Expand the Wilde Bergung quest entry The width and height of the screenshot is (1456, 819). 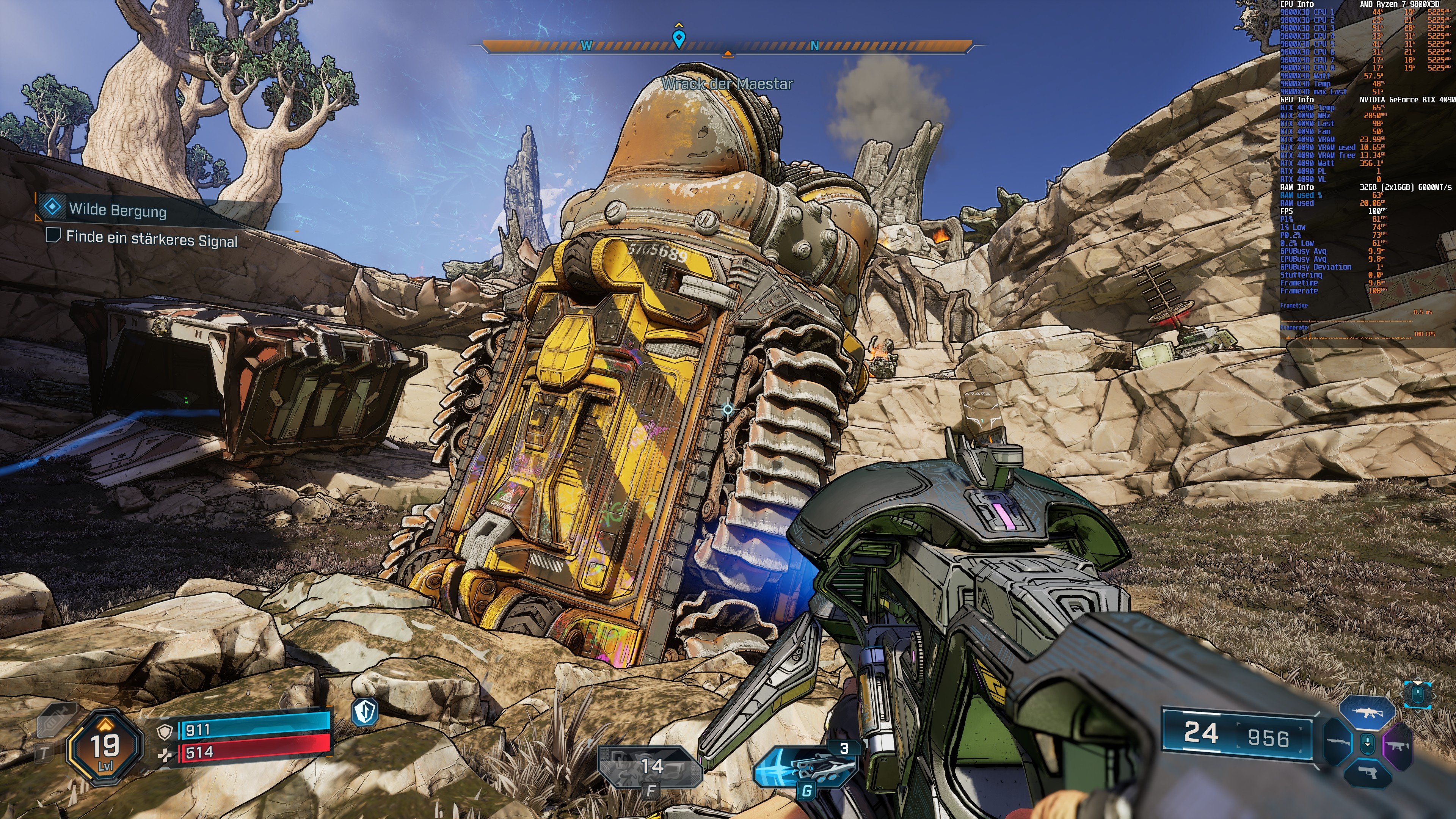(x=119, y=210)
